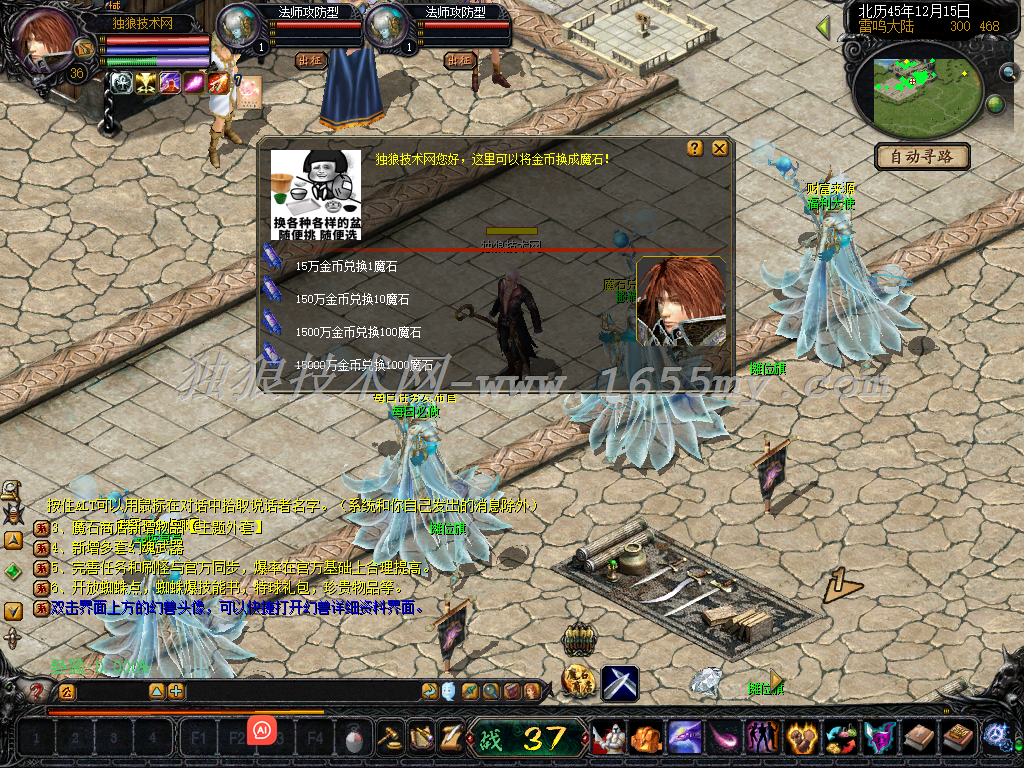Click the gavel auction icon
This screenshot has width=1024, height=768.
pyautogui.click(x=388, y=738)
